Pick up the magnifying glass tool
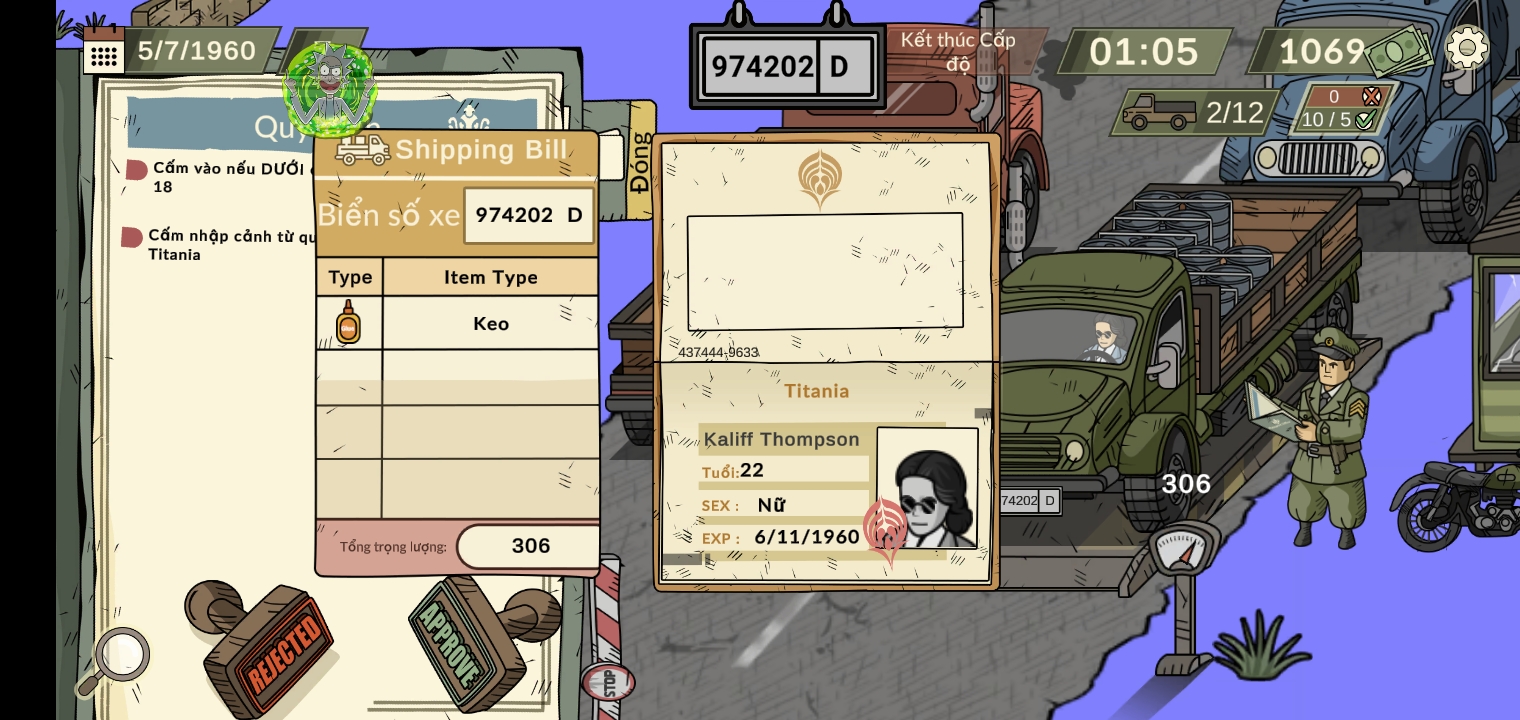Image resolution: width=1520 pixels, height=720 pixels. (x=113, y=661)
